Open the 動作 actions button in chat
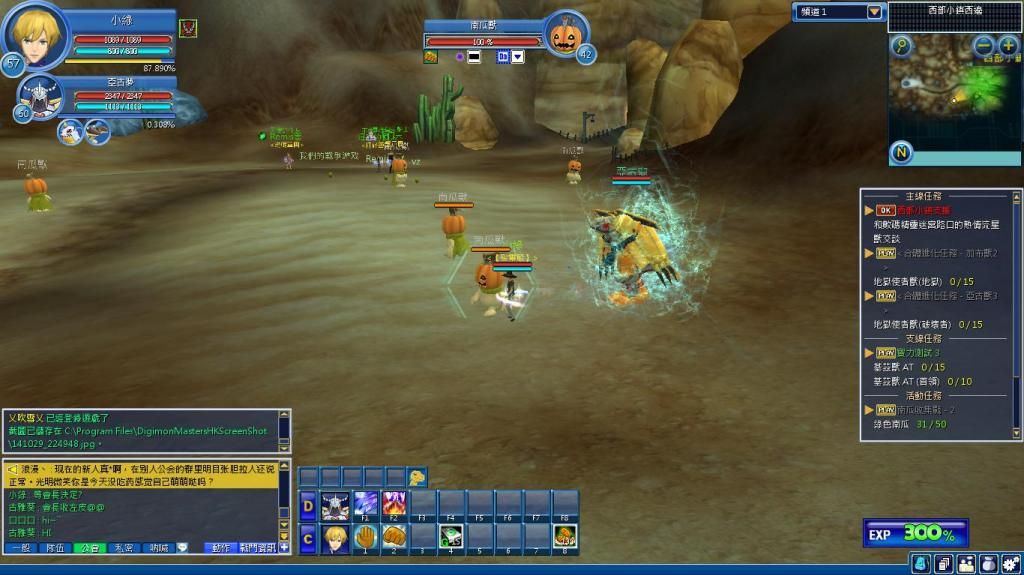 click(221, 548)
